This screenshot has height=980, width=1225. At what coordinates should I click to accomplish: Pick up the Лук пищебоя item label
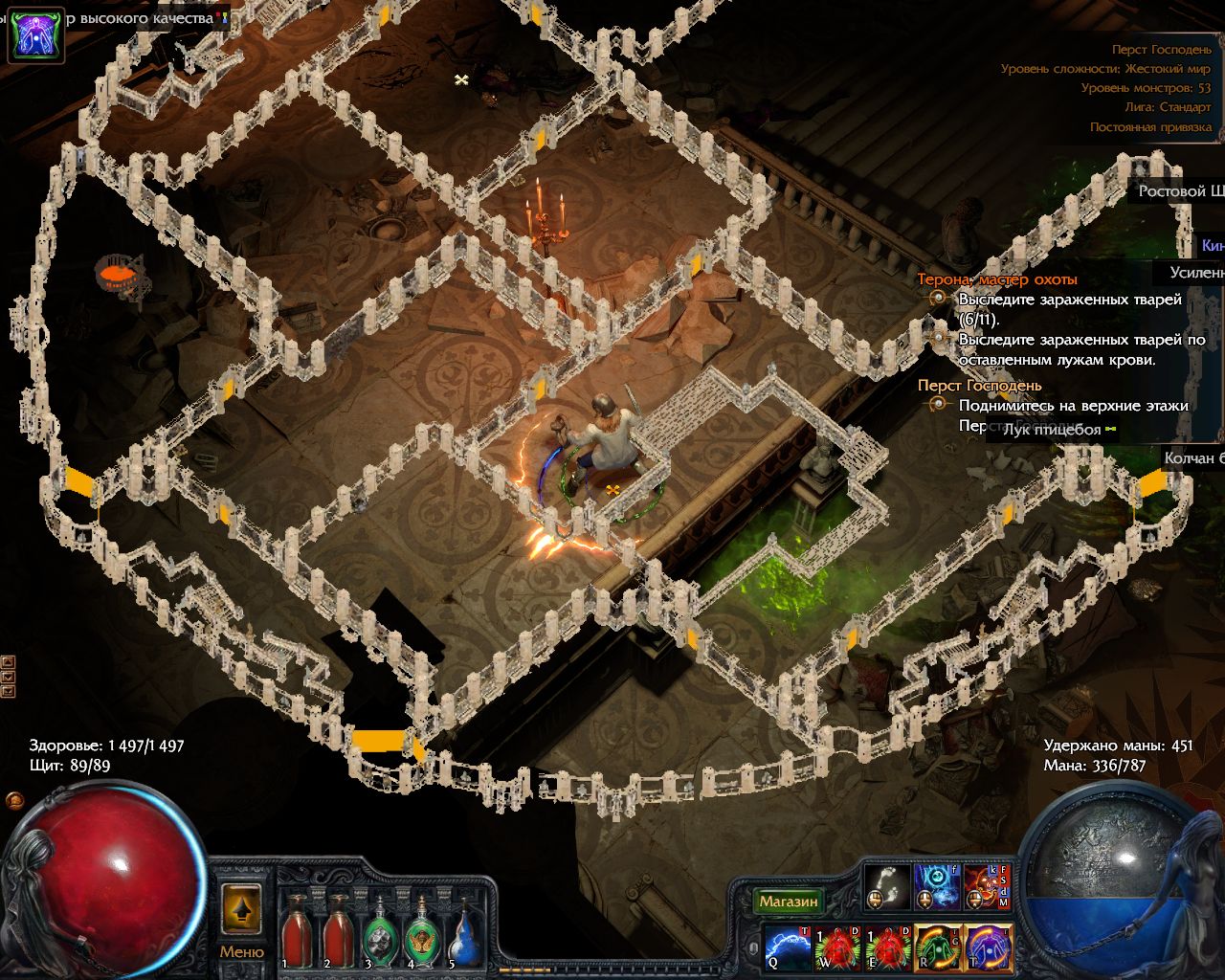(x=1051, y=430)
